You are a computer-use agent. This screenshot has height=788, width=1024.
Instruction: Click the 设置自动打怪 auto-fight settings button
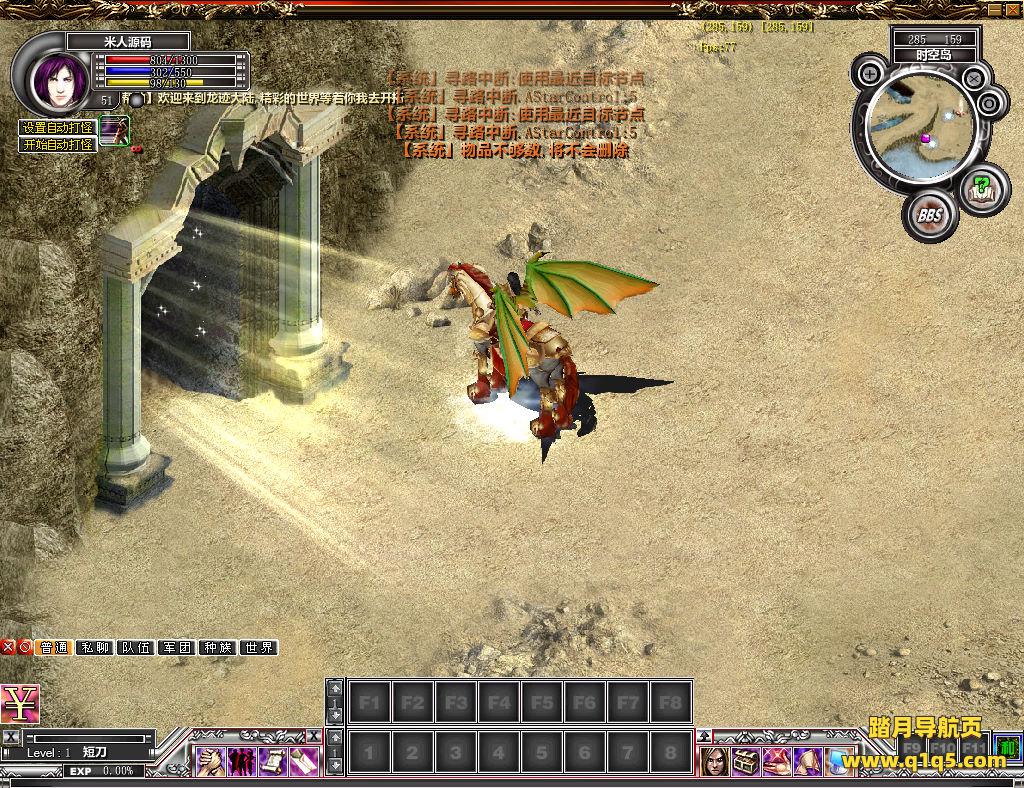[58, 128]
